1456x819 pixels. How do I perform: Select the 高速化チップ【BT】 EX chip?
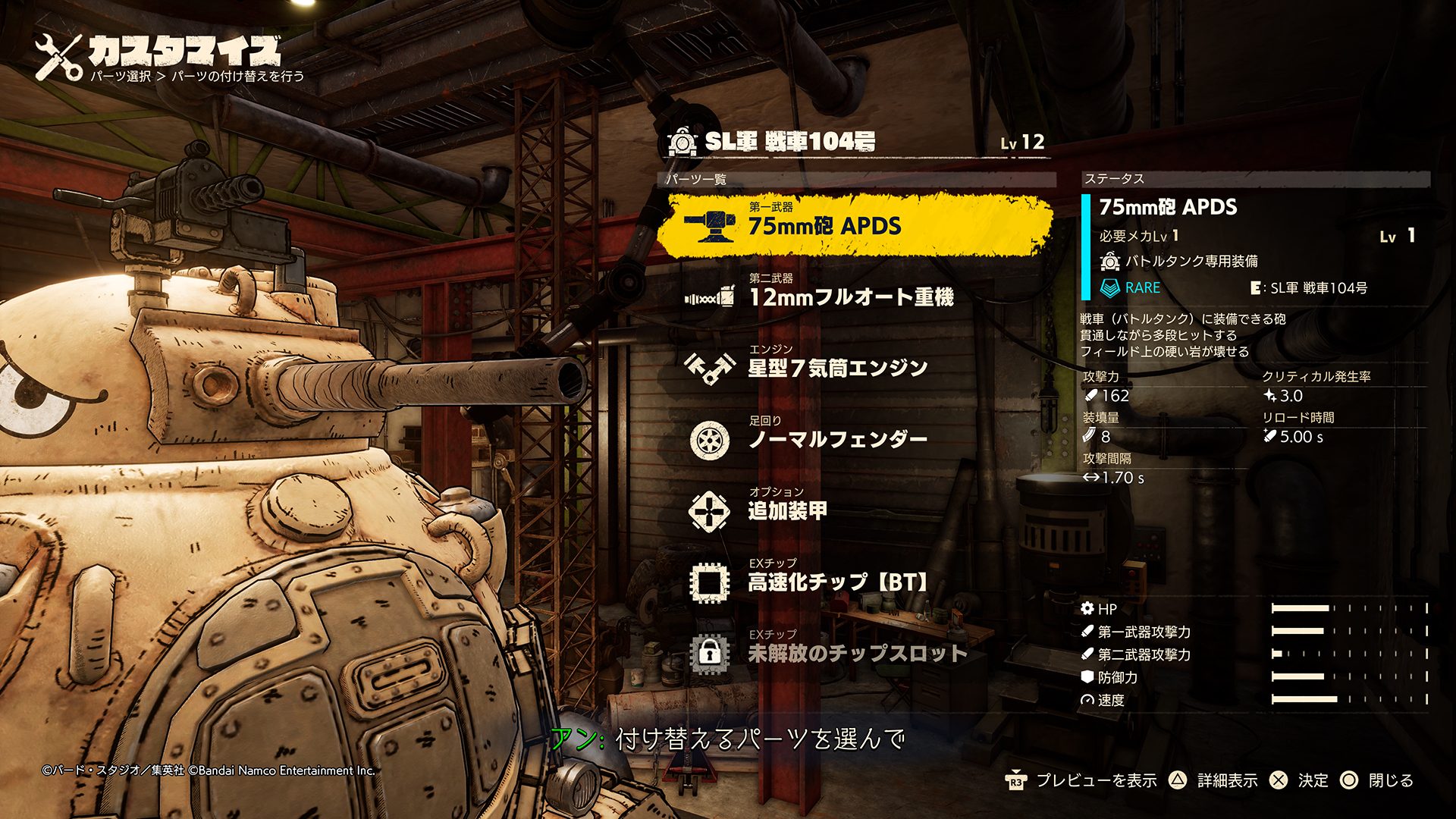837,582
